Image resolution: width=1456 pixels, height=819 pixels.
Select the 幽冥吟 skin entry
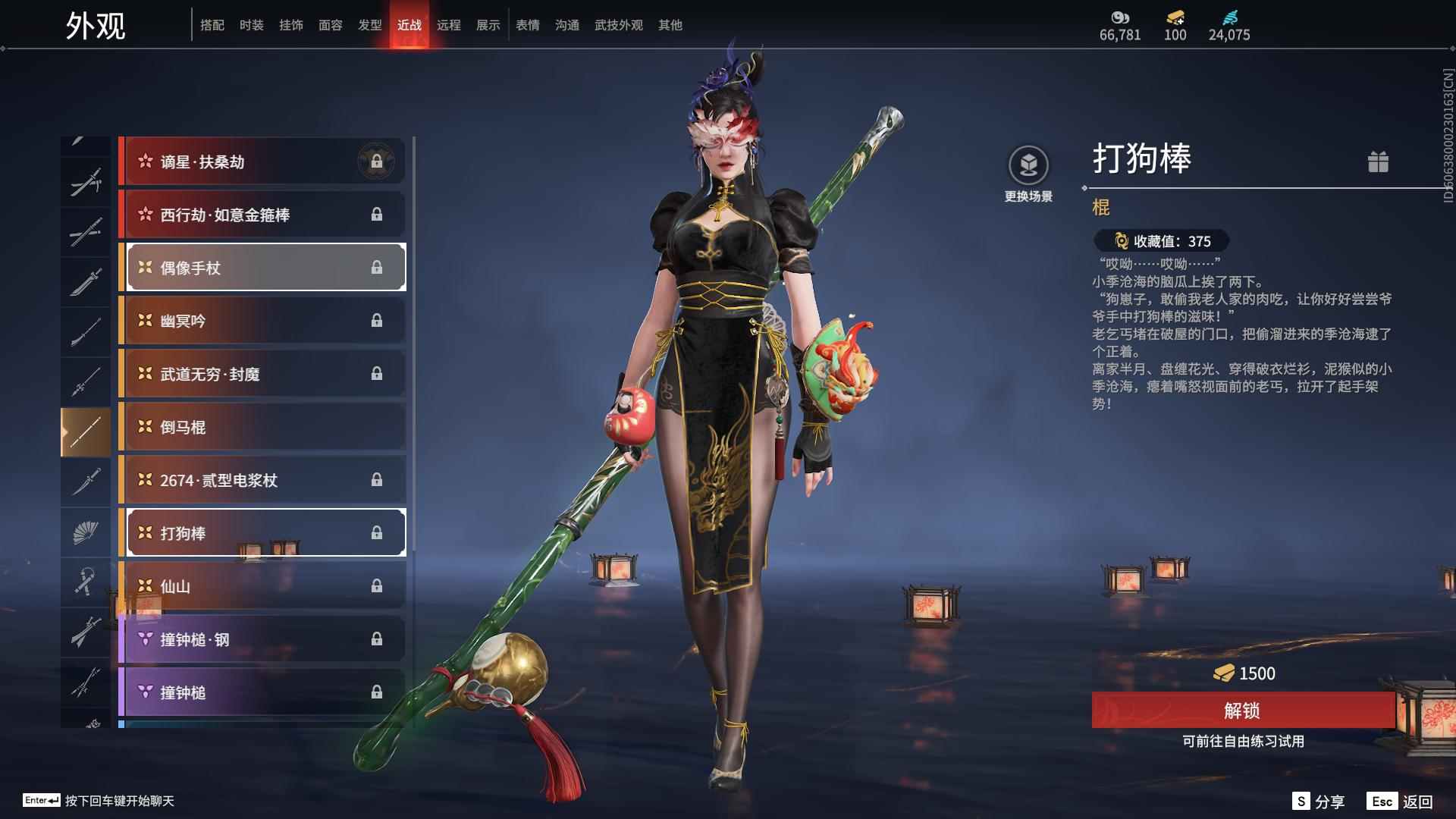[263, 320]
